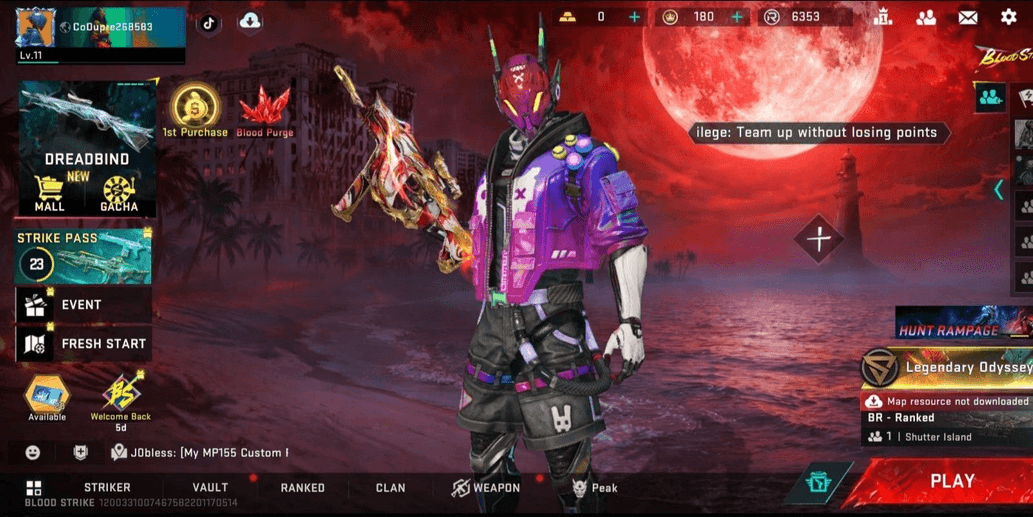Image resolution: width=1033 pixels, height=517 pixels.
Task: Switch to the VAULT tab
Action: (x=211, y=488)
